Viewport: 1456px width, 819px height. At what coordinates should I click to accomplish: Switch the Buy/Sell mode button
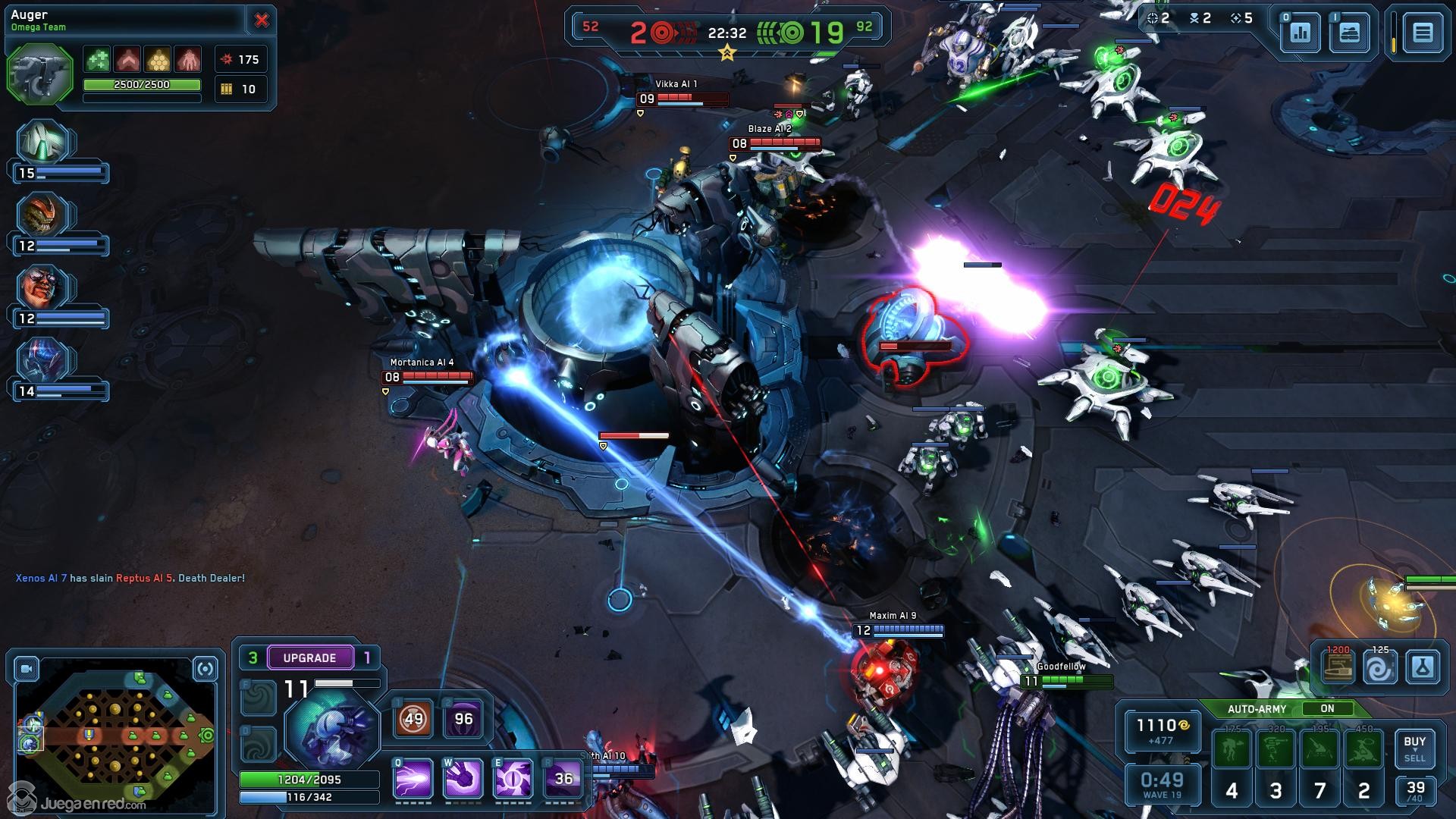point(1414,748)
